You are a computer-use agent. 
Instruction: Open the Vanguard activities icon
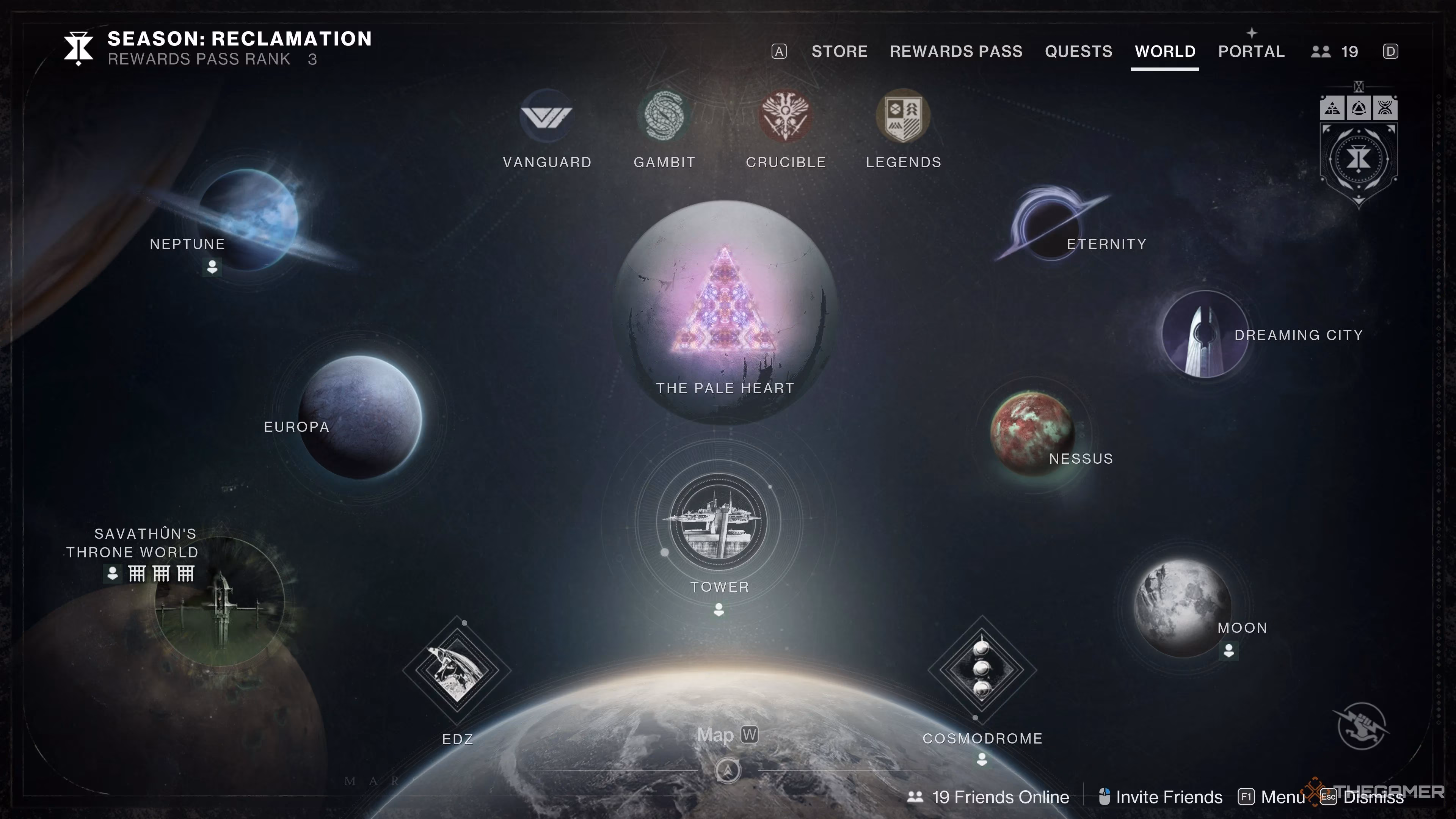546,116
